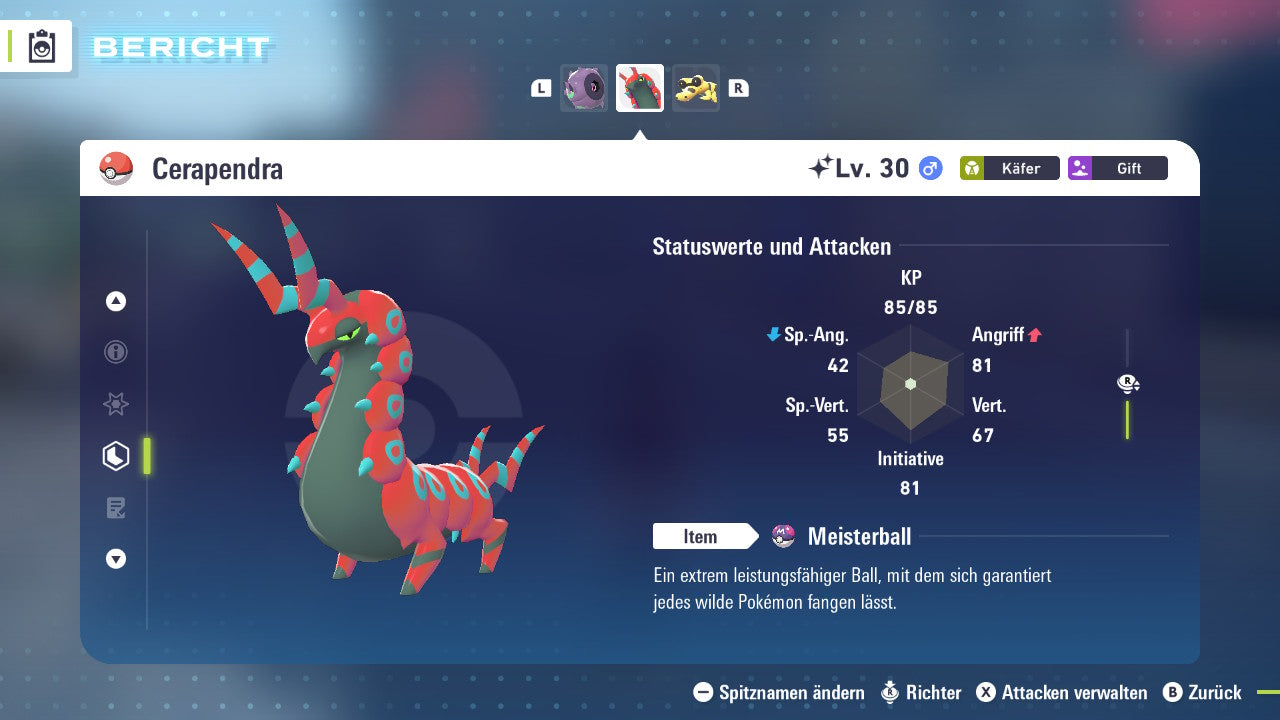Open the info page in the sidebar
The width and height of the screenshot is (1280, 720).
[x=116, y=352]
